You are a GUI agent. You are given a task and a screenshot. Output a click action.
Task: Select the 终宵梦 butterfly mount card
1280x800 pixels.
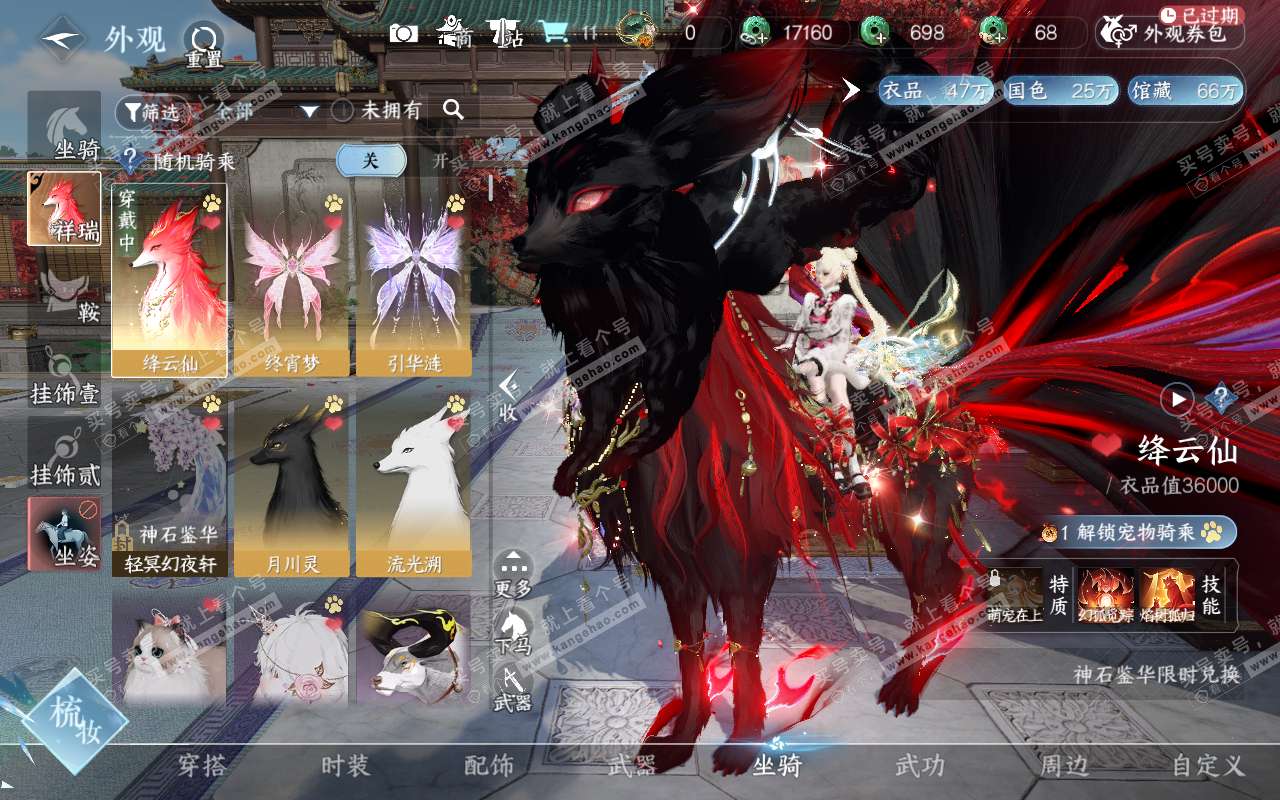pyautogui.click(x=291, y=280)
